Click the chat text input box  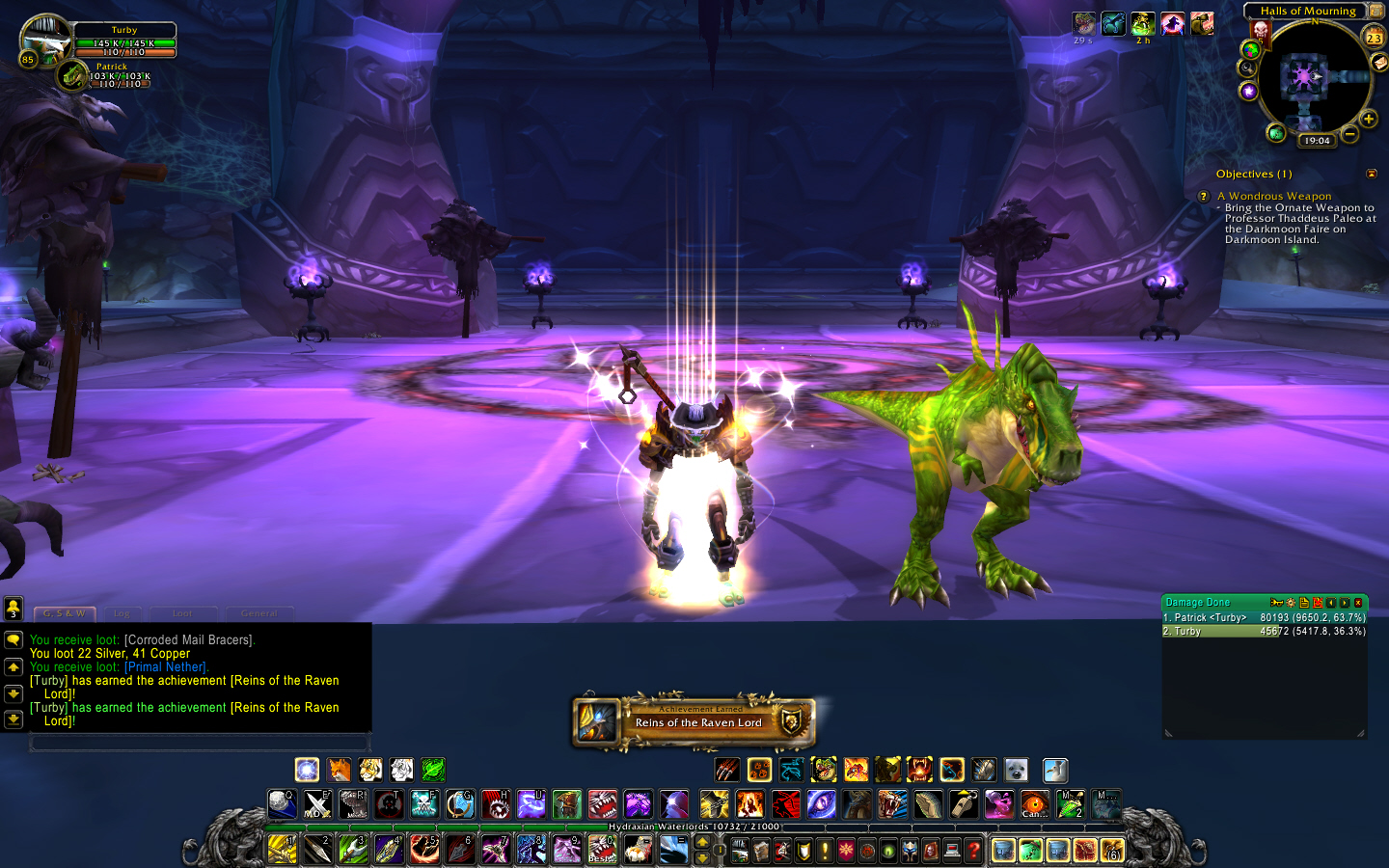coord(200,743)
